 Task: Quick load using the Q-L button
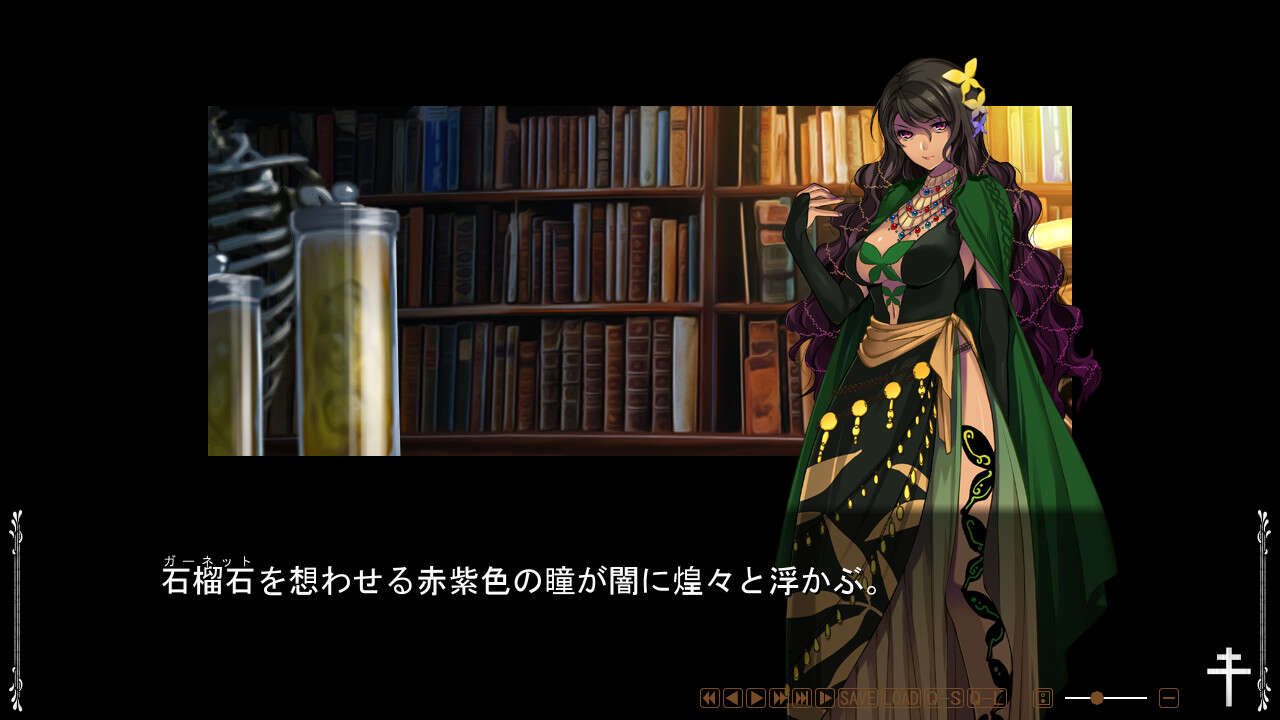[987, 694]
